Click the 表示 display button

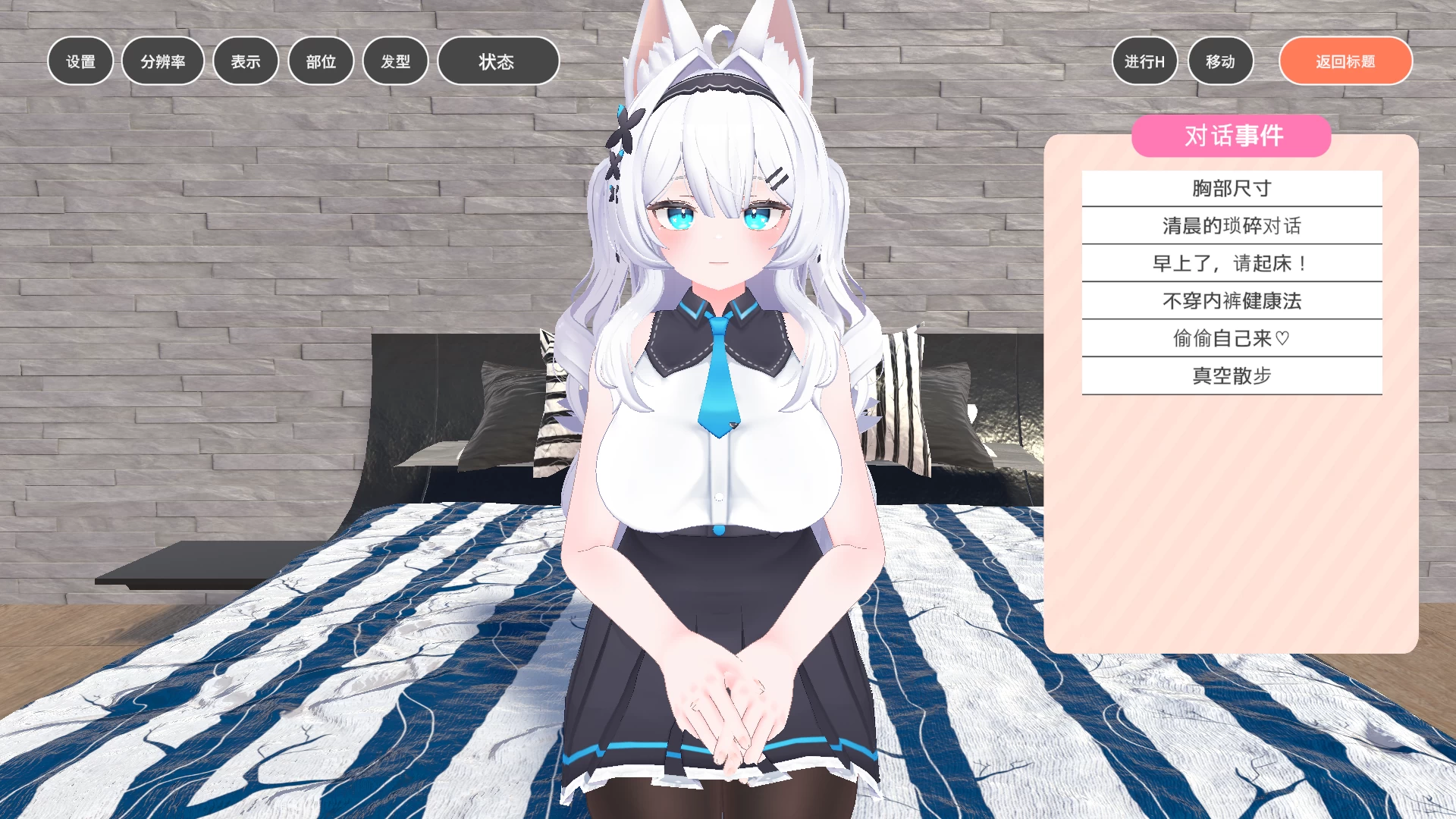[x=245, y=61]
